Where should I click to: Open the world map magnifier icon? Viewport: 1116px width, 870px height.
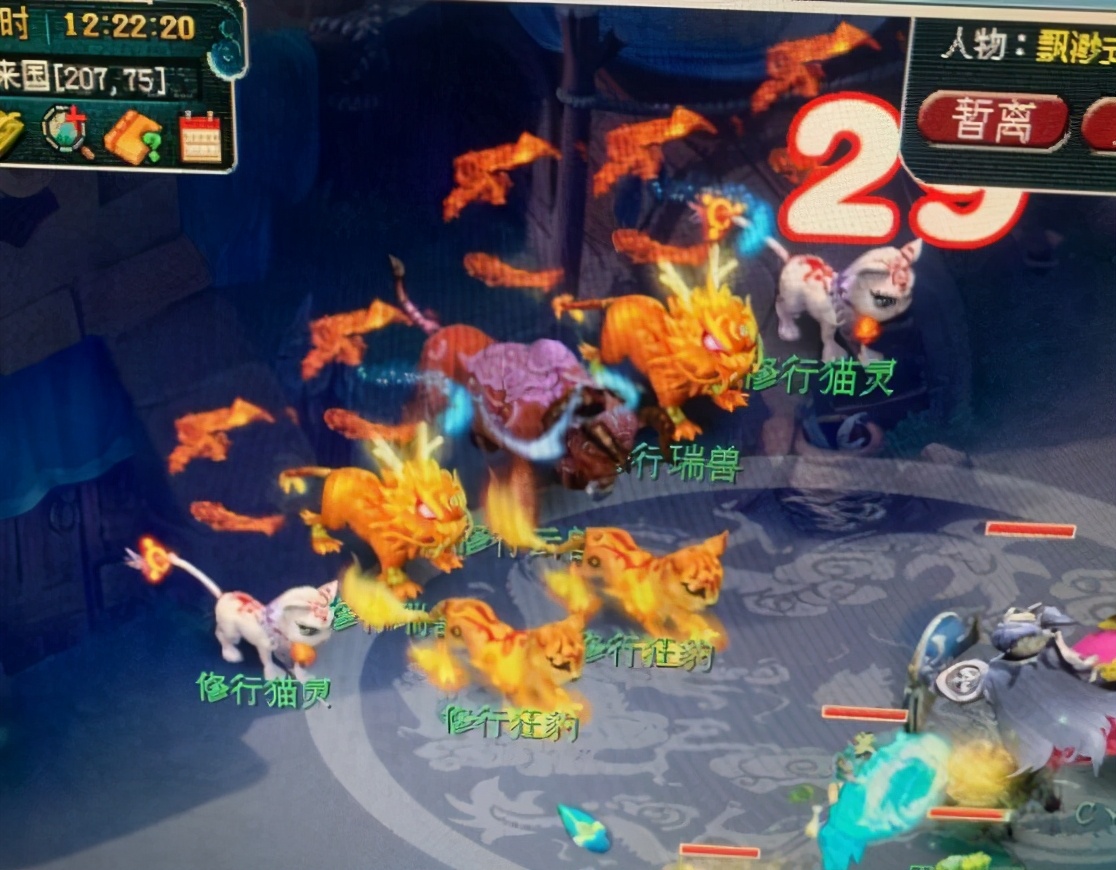[x=67, y=131]
